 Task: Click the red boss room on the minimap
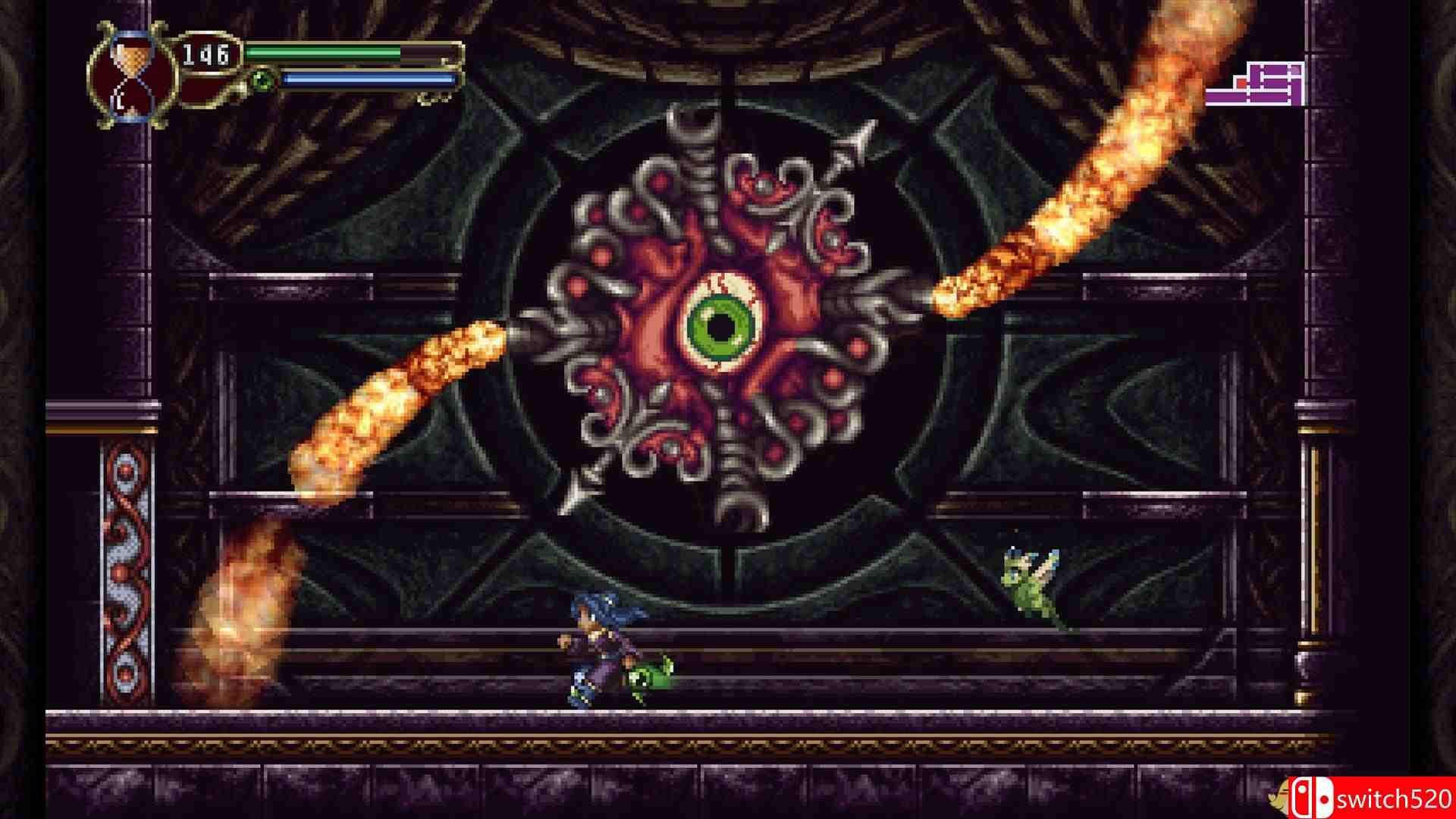(x=1241, y=83)
